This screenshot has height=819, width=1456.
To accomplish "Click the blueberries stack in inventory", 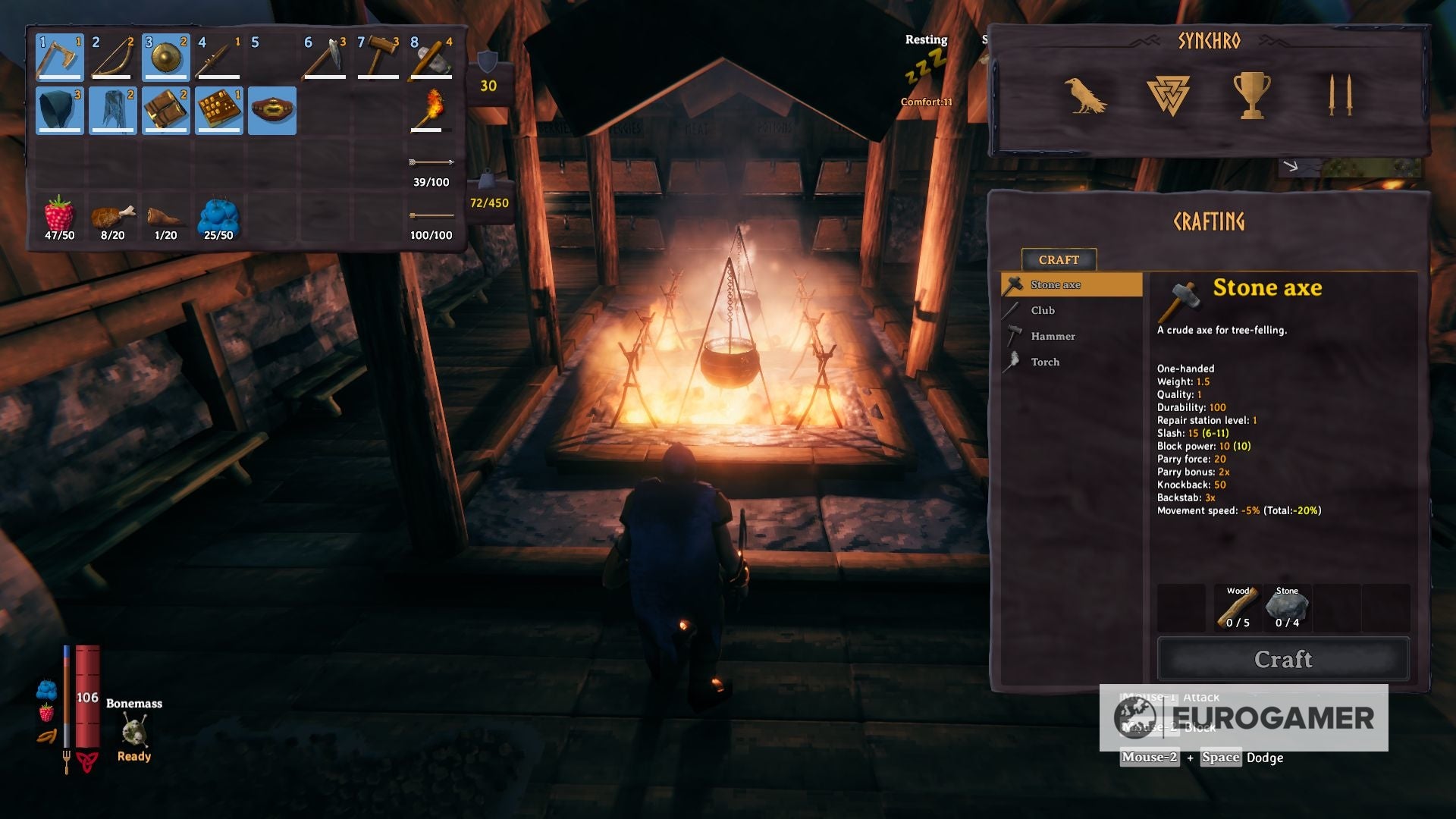I will pos(218,218).
